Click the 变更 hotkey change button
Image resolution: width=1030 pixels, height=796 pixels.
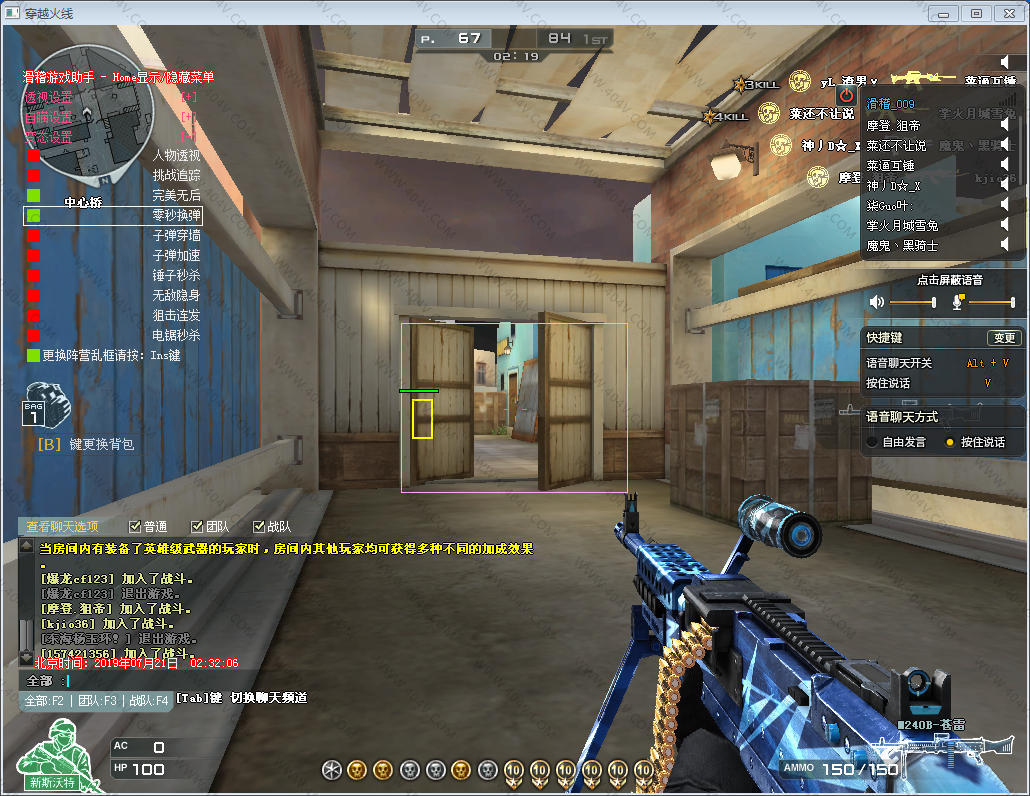pyautogui.click(x=1003, y=338)
